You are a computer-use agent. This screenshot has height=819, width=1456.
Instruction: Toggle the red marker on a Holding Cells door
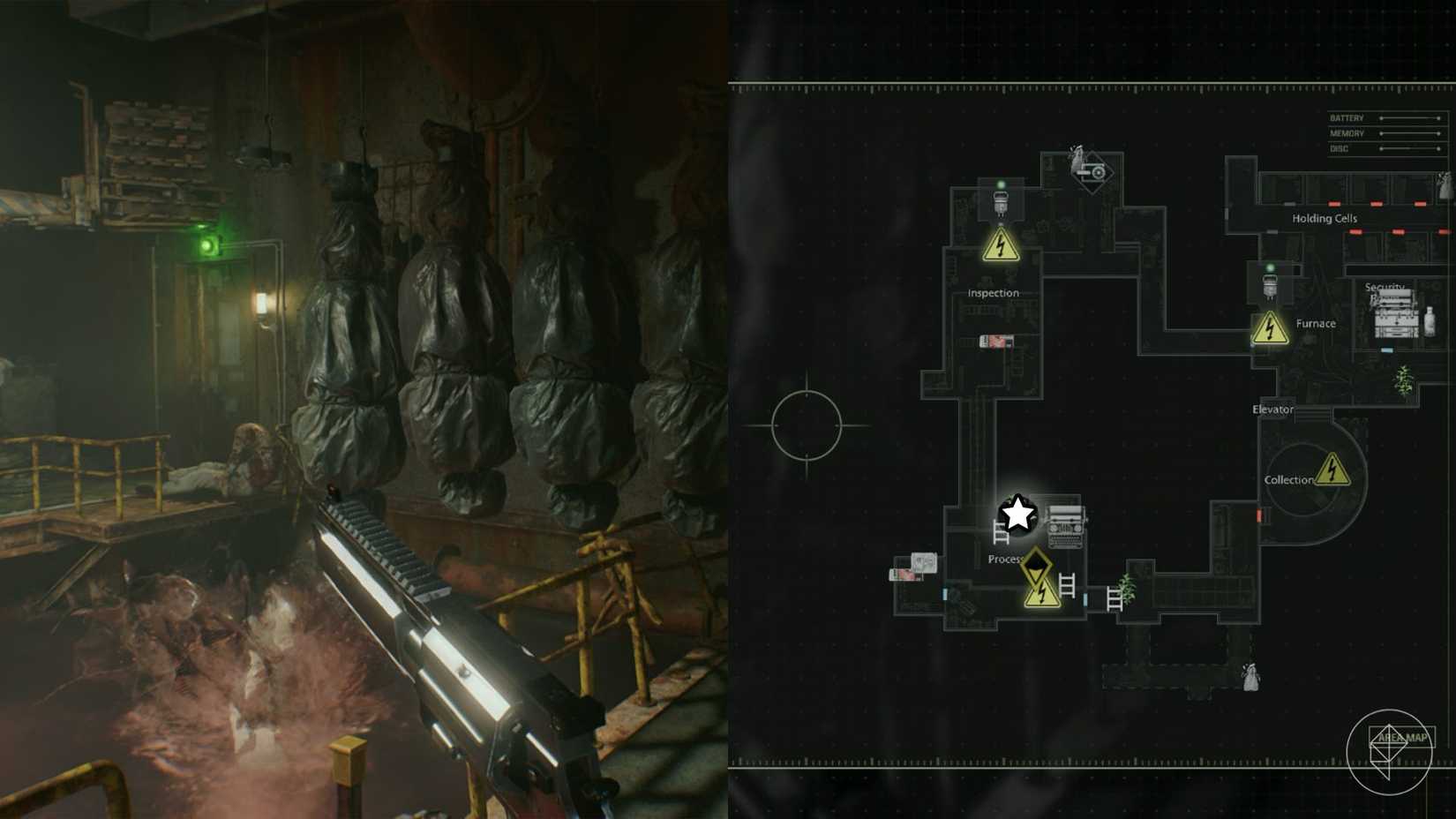tap(1334, 203)
